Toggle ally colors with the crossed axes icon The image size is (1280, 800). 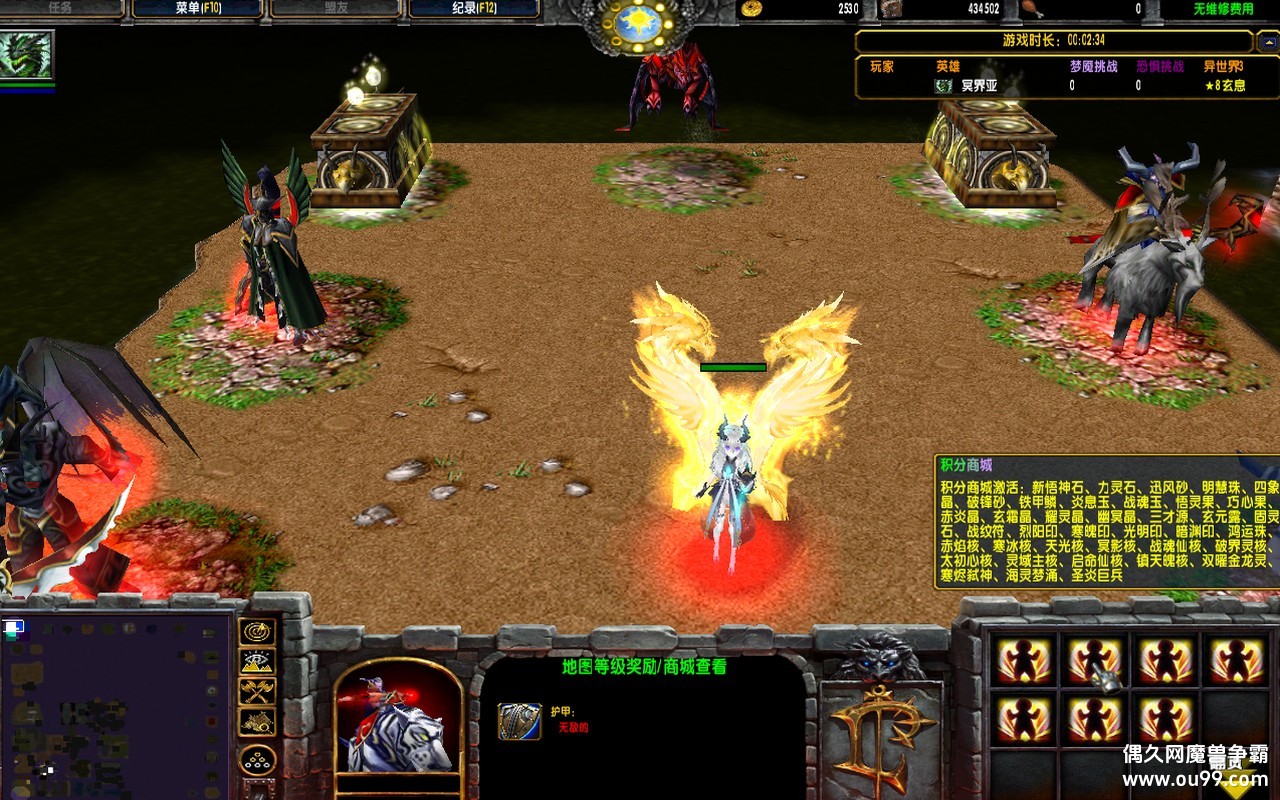(x=257, y=693)
